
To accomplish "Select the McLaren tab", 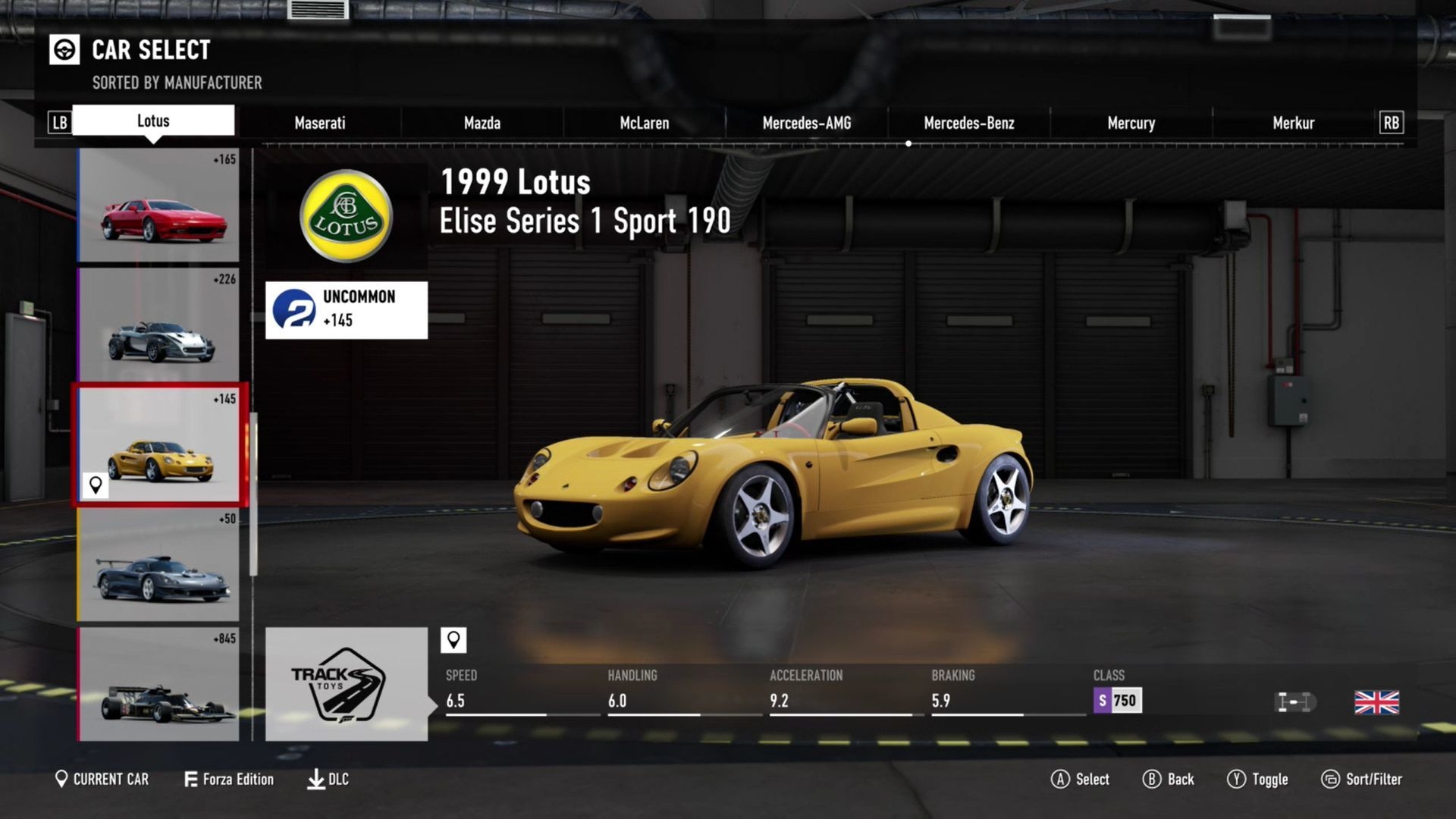I will (644, 123).
